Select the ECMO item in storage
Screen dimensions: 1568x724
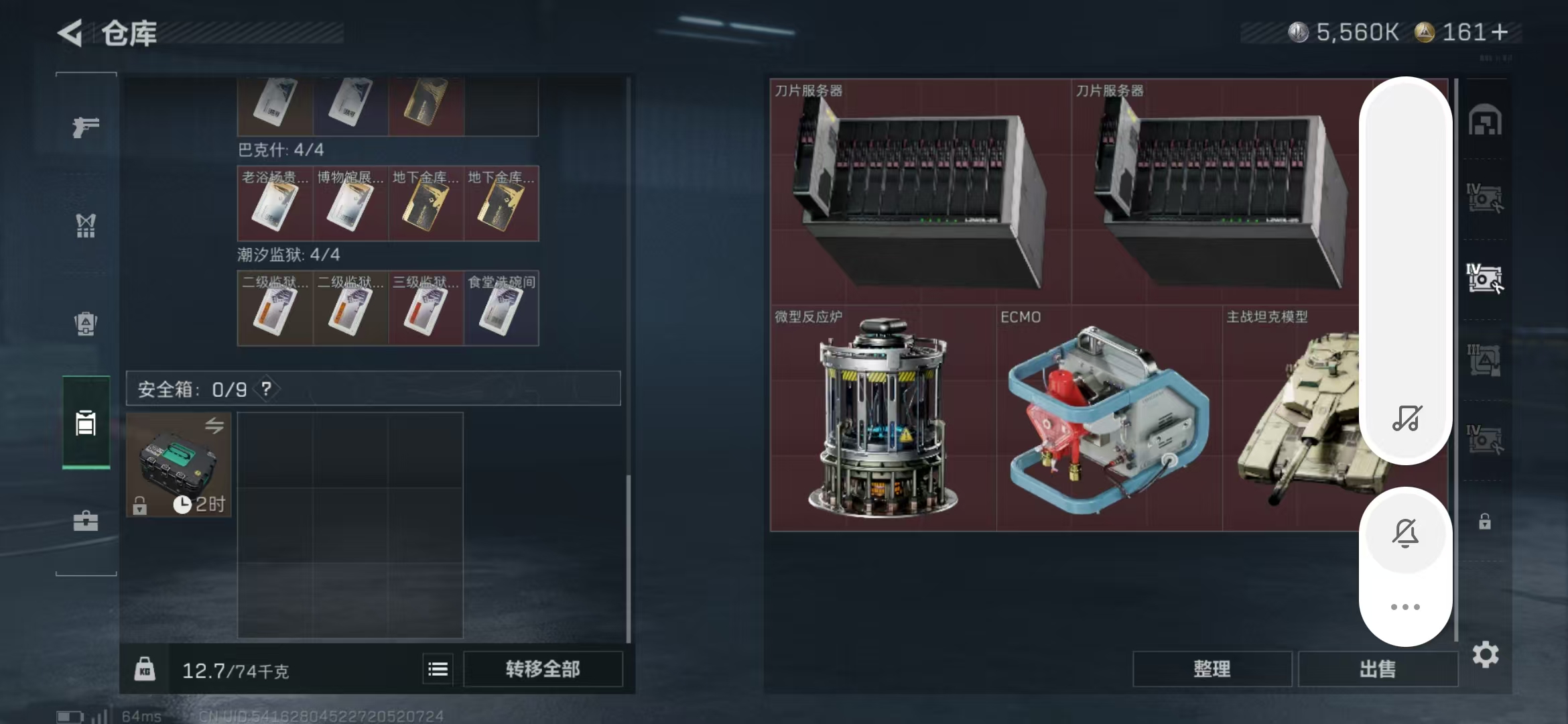click(1109, 418)
